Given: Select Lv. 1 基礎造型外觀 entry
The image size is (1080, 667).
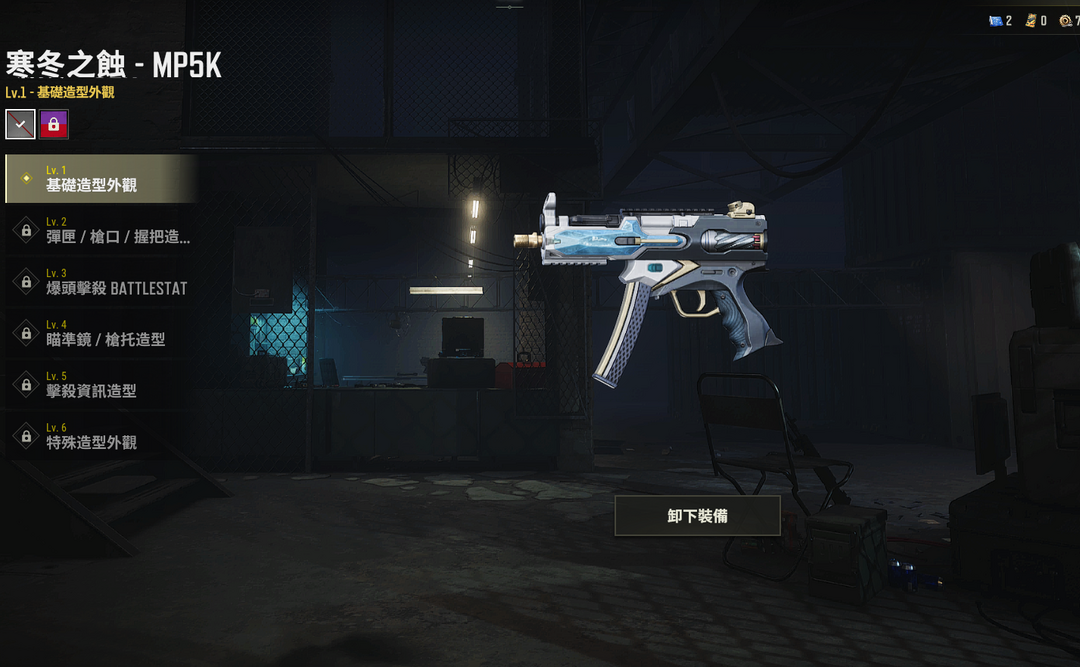Looking at the screenshot, I should tap(100, 179).
